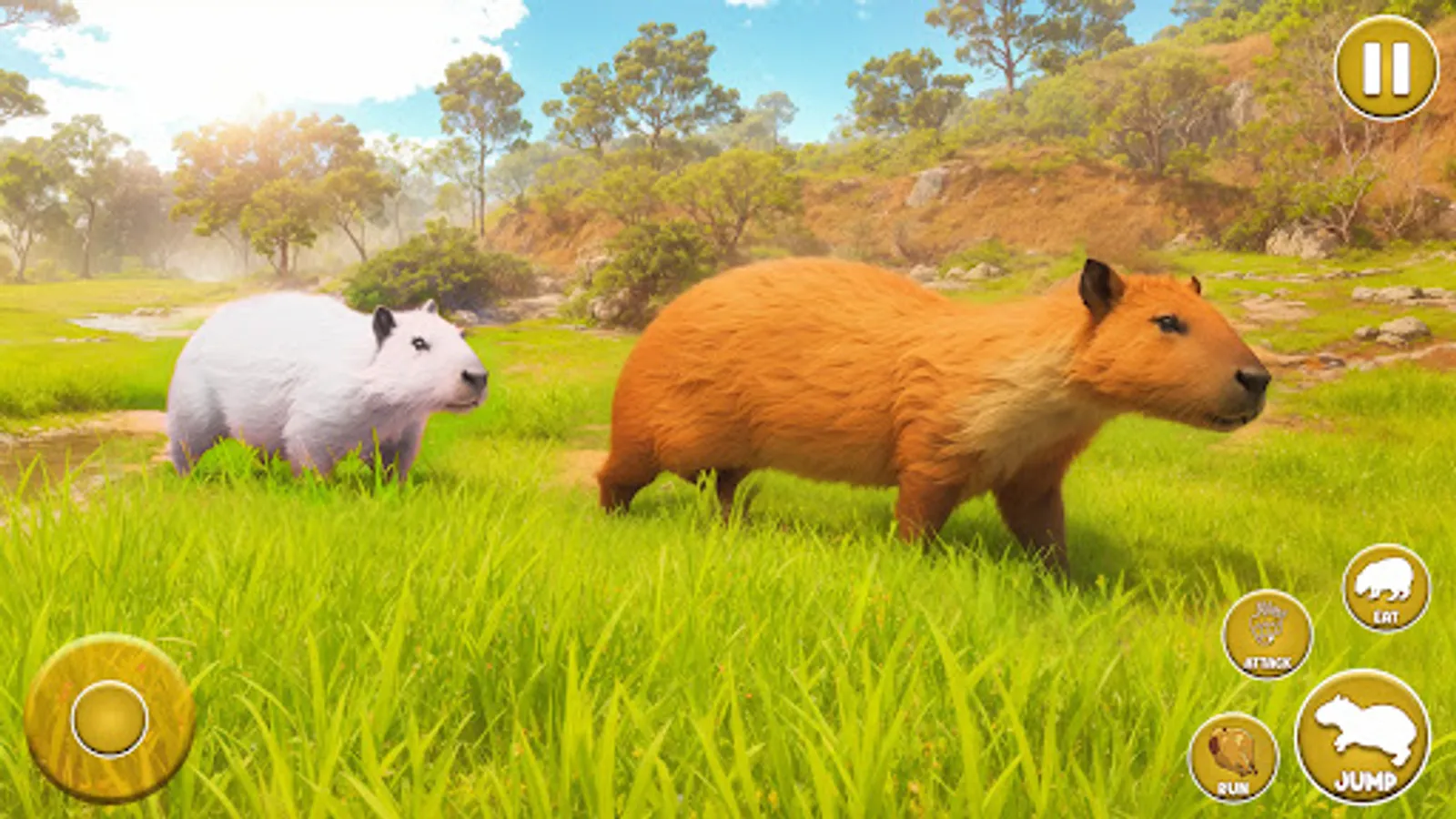The height and width of the screenshot is (819, 1456).
Task: Activate the Attack icon above the Run button
Action: (1267, 634)
